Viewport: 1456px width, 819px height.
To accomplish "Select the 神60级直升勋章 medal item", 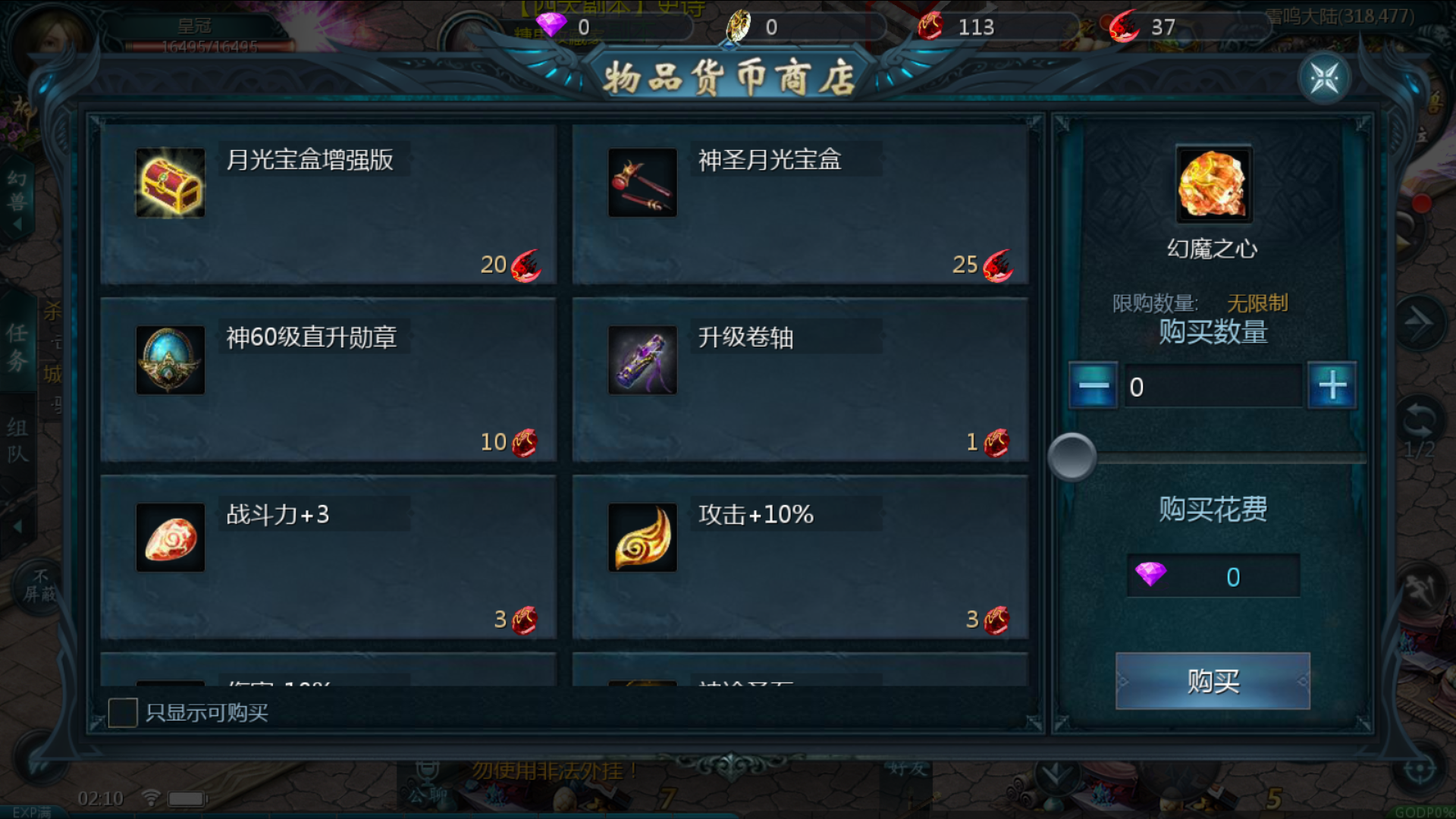I will pyautogui.click(x=328, y=381).
